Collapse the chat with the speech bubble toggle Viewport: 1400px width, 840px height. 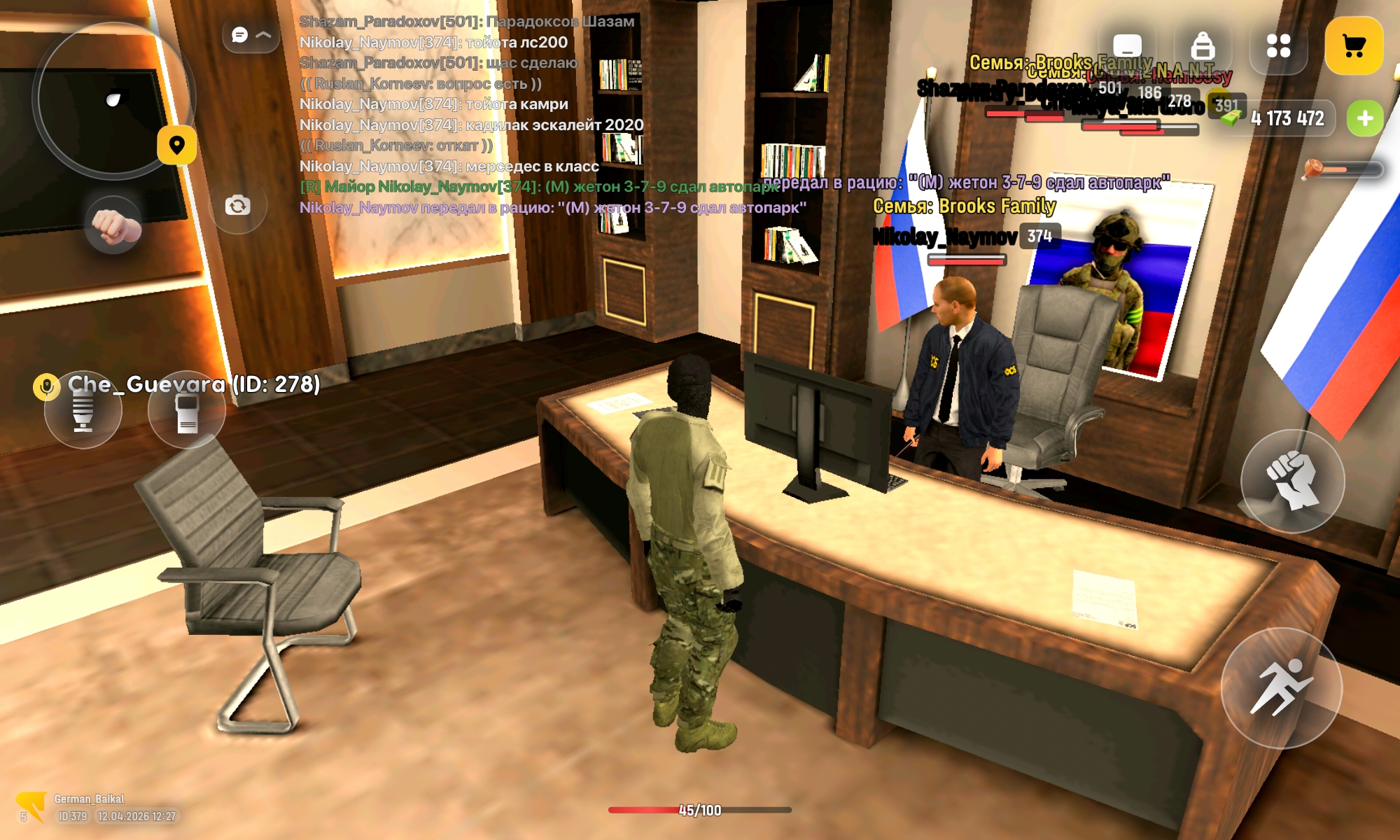point(251,35)
